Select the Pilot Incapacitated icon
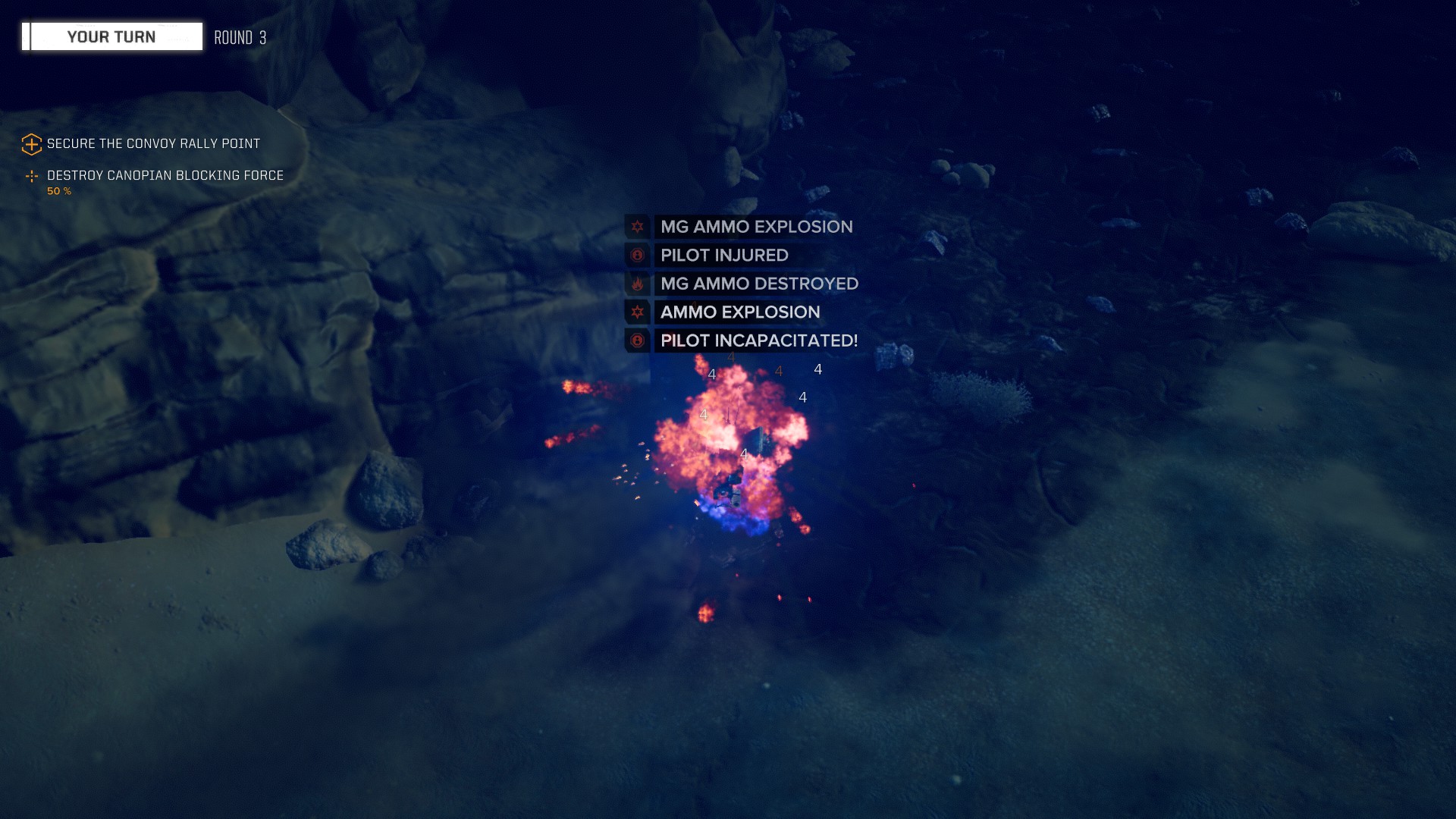This screenshot has width=1456, height=819. pyautogui.click(x=638, y=341)
